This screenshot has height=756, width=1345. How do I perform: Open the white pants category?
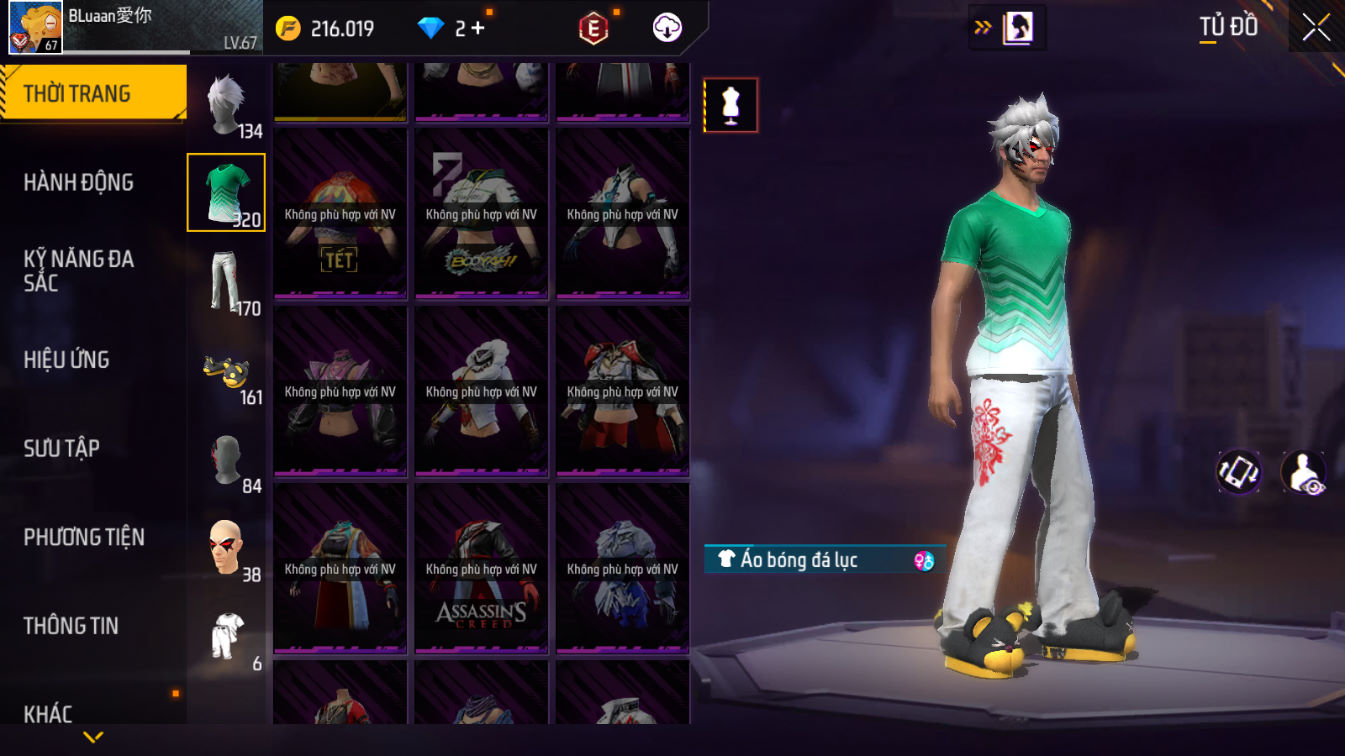[227, 281]
